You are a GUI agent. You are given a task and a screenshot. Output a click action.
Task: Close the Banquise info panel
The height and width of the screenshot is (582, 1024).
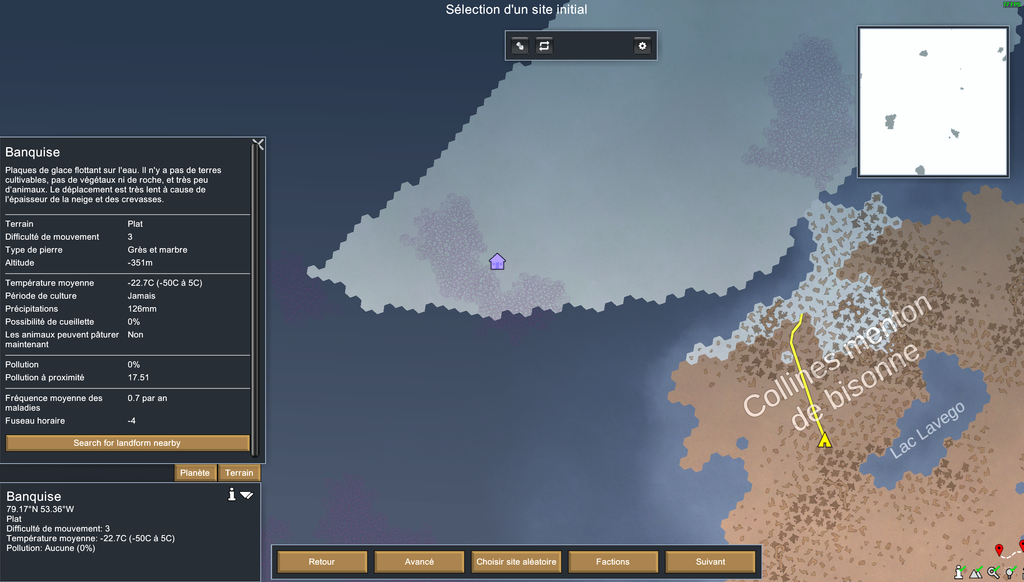tap(259, 144)
